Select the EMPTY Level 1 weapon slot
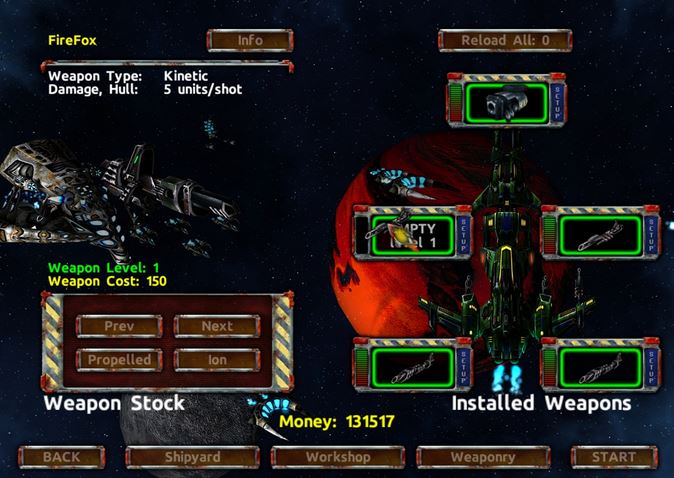 tap(412, 235)
